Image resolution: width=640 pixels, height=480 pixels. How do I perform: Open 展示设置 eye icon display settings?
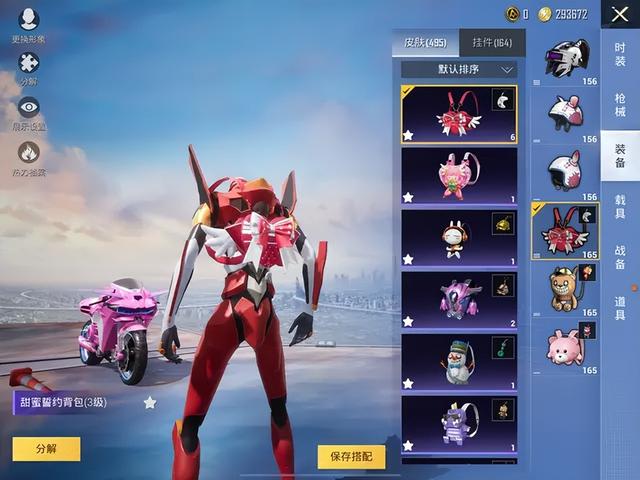pyautogui.click(x=28, y=112)
